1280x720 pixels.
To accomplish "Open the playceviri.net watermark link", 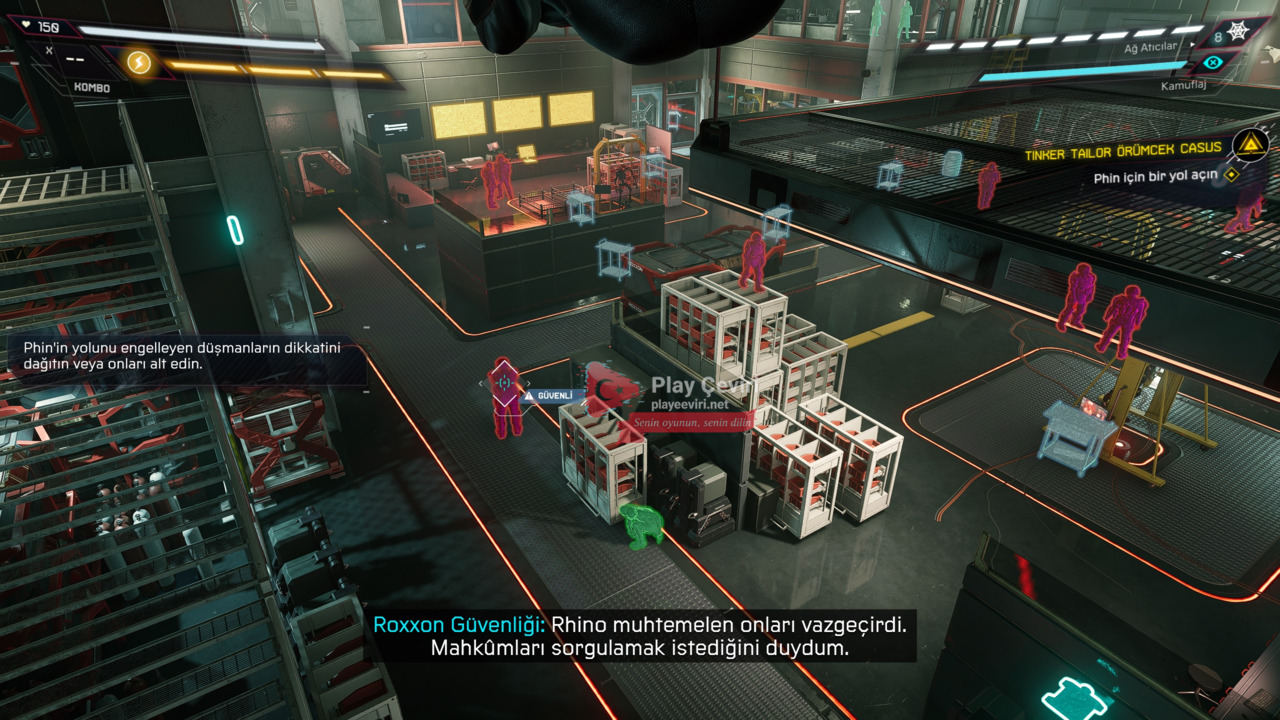I will pyautogui.click(x=690, y=404).
